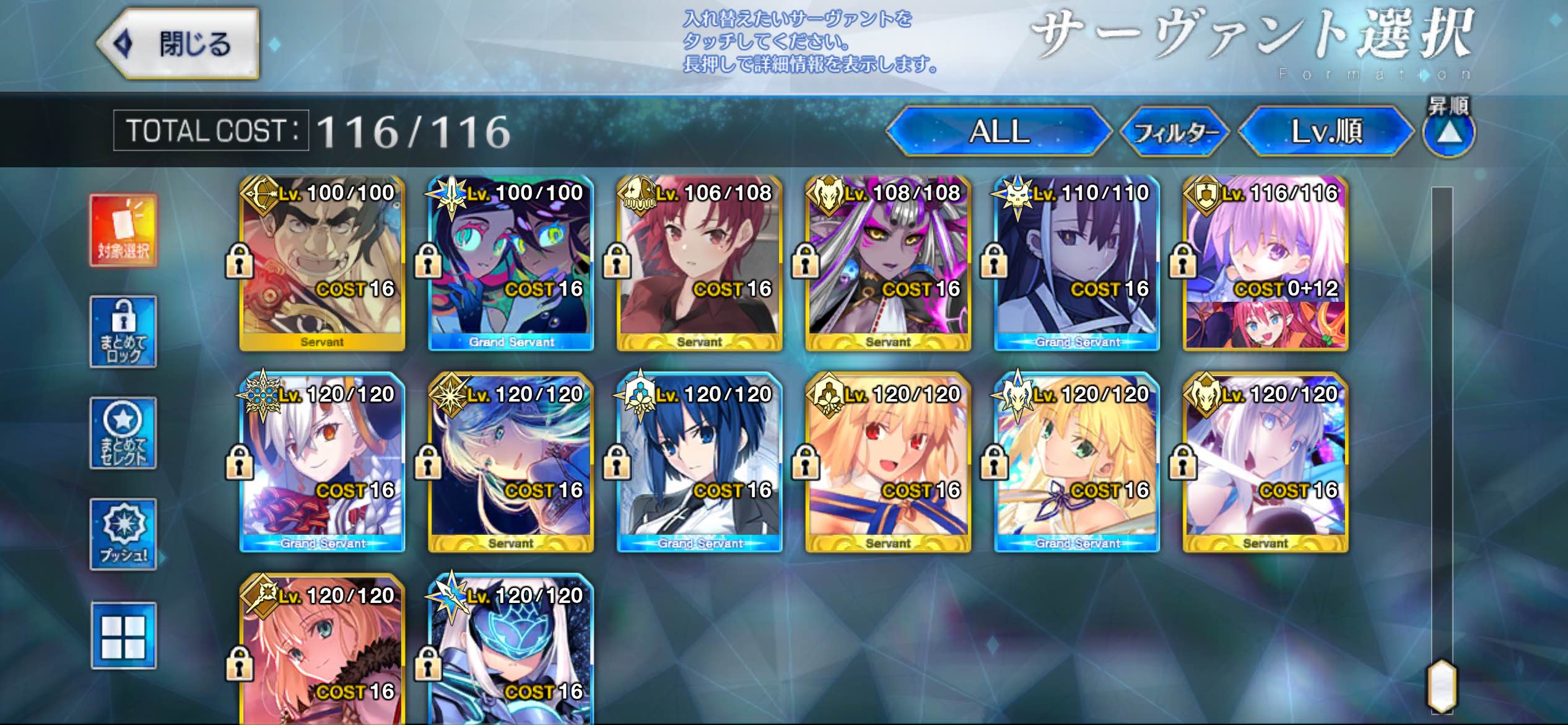The width and height of the screenshot is (1568, 725).
Task: Open the ALL class filter
Action: [x=998, y=131]
